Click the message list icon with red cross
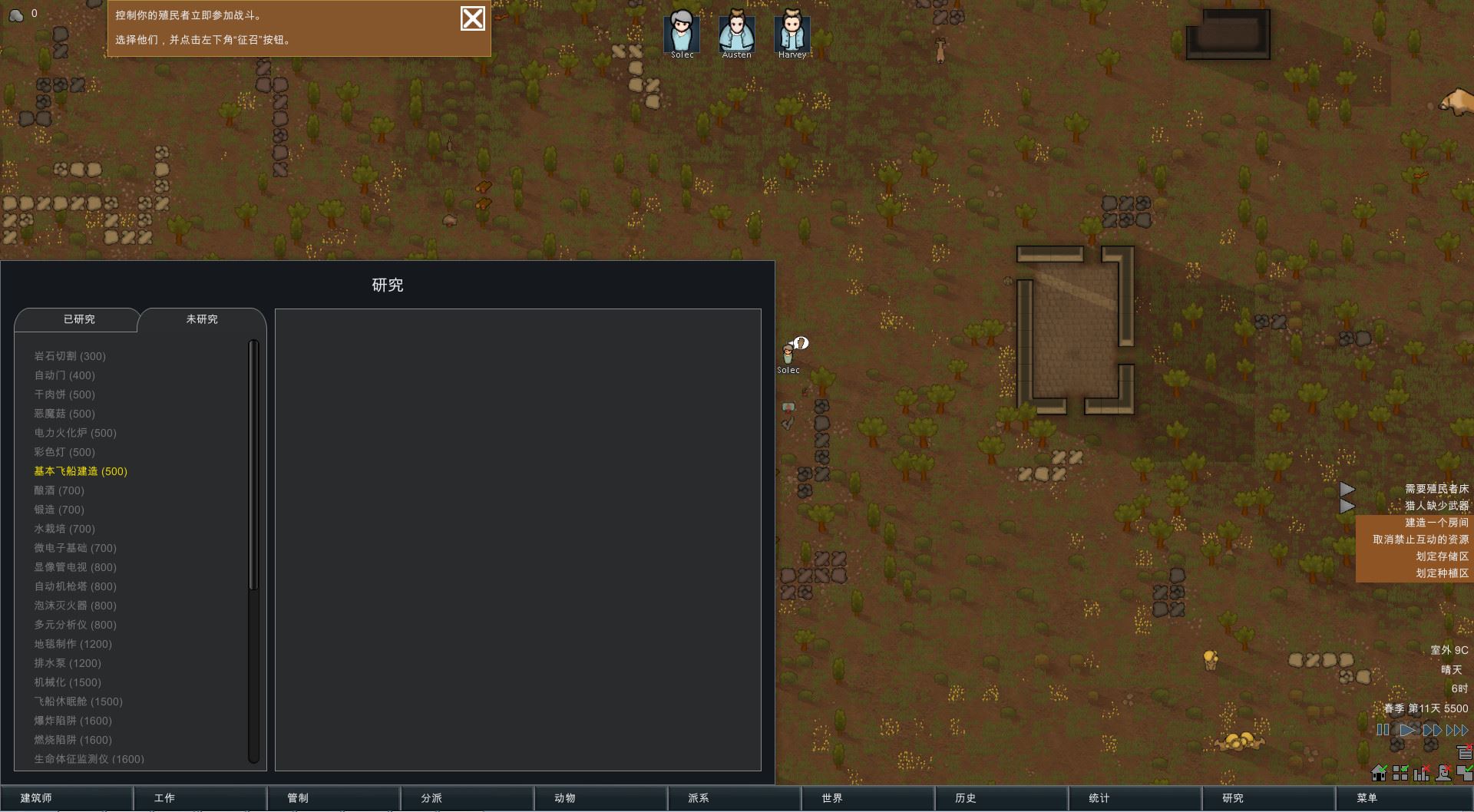The height and width of the screenshot is (812, 1474). point(1463,752)
